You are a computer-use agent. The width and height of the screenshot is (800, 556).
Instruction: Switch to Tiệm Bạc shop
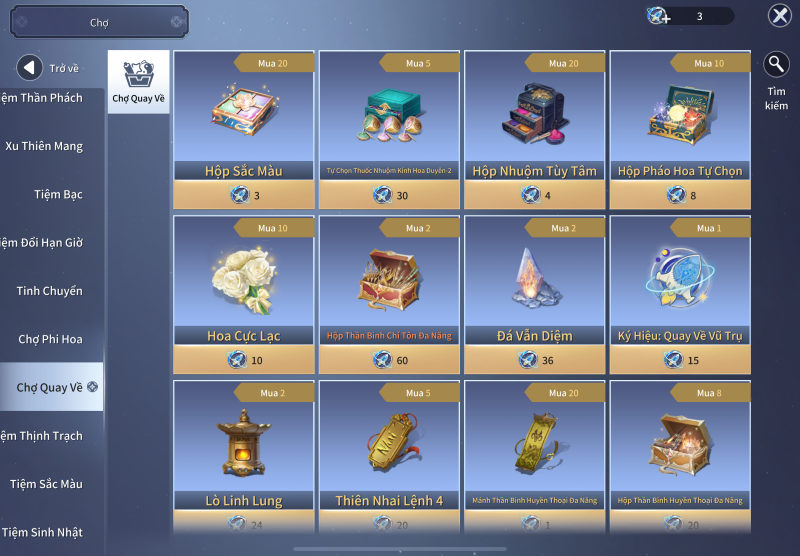pos(58,194)
